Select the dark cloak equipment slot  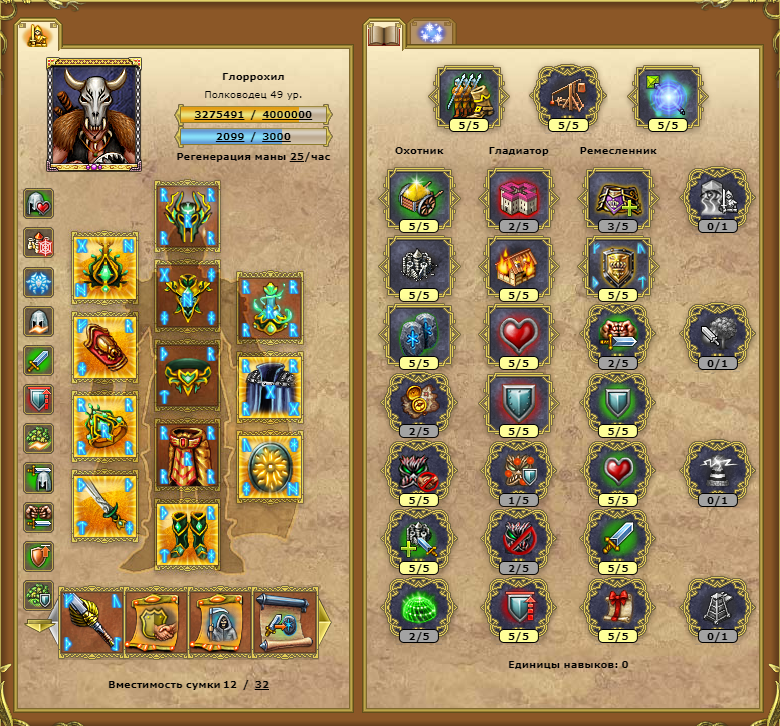pos(270,386)
